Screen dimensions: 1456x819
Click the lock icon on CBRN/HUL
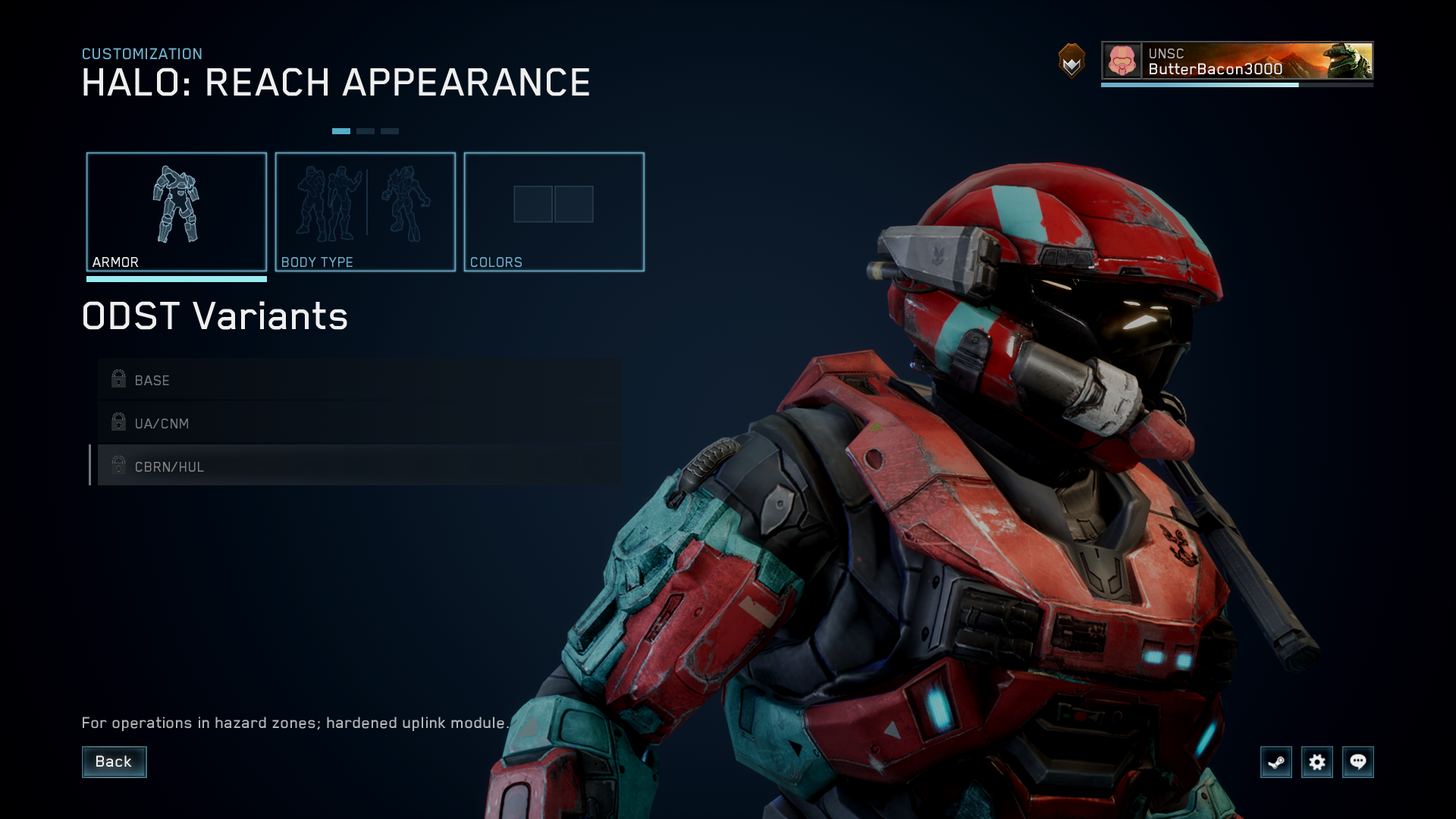point(118,465)
